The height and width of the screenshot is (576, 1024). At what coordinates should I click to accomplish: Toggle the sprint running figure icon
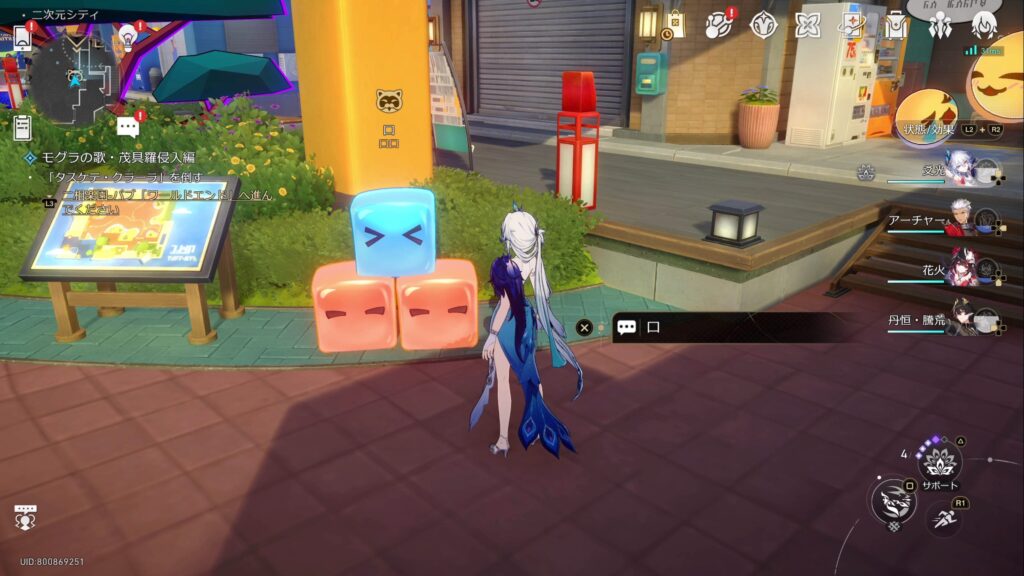[x=943, y=517]
